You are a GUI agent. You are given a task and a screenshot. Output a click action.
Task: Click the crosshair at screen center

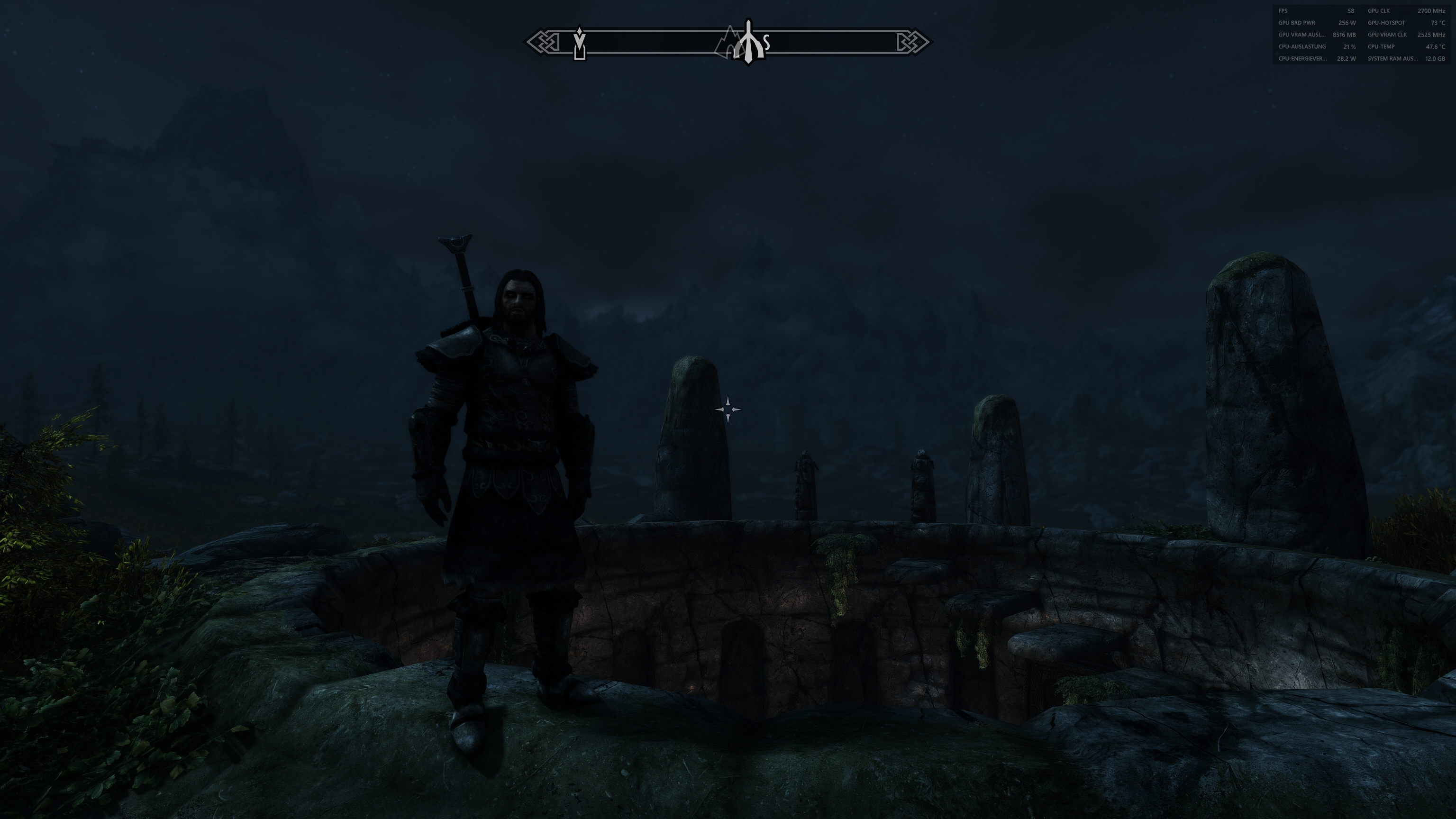[x=728, y=409]
